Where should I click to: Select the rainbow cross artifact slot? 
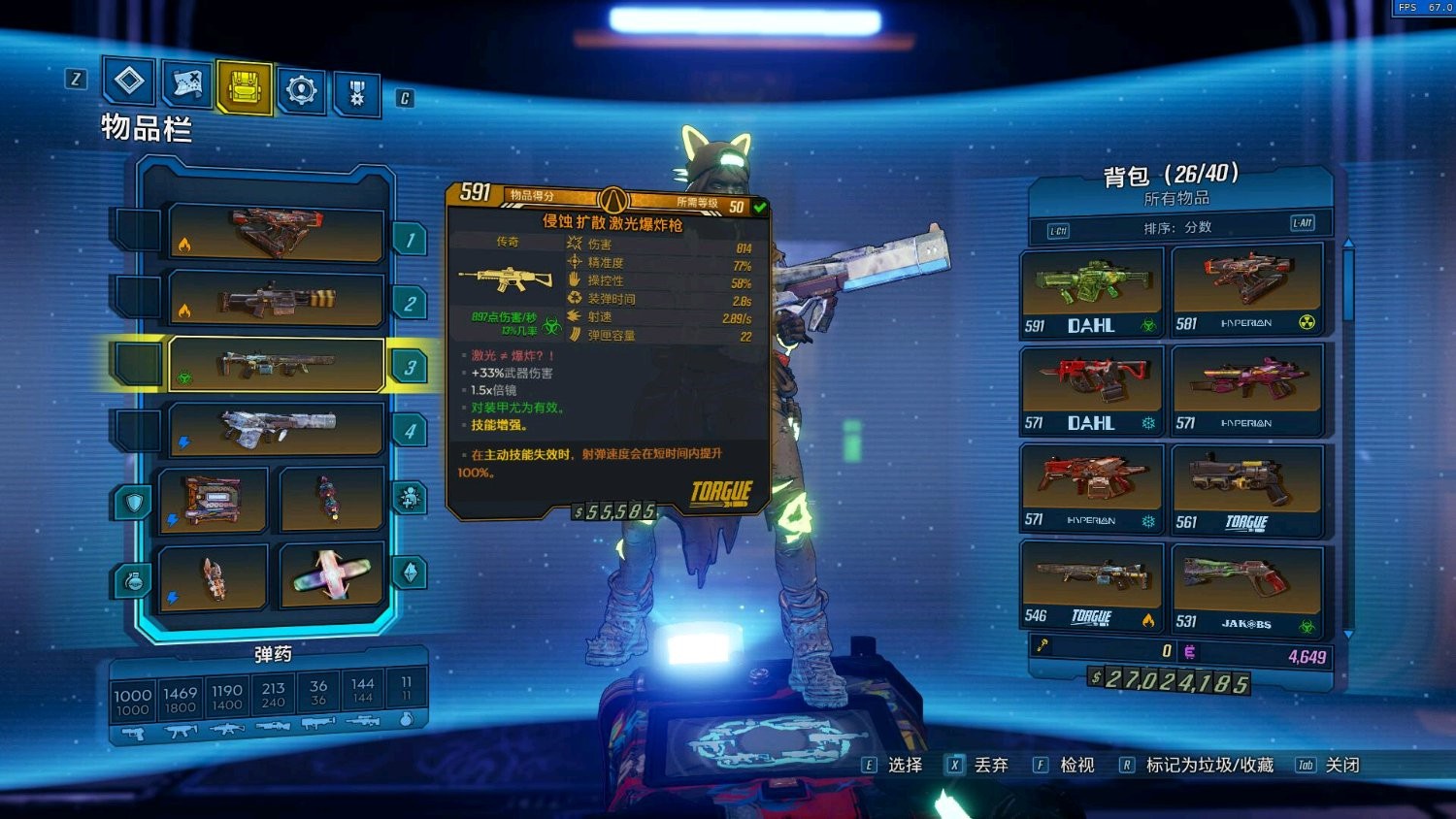[x=331, y=575]
